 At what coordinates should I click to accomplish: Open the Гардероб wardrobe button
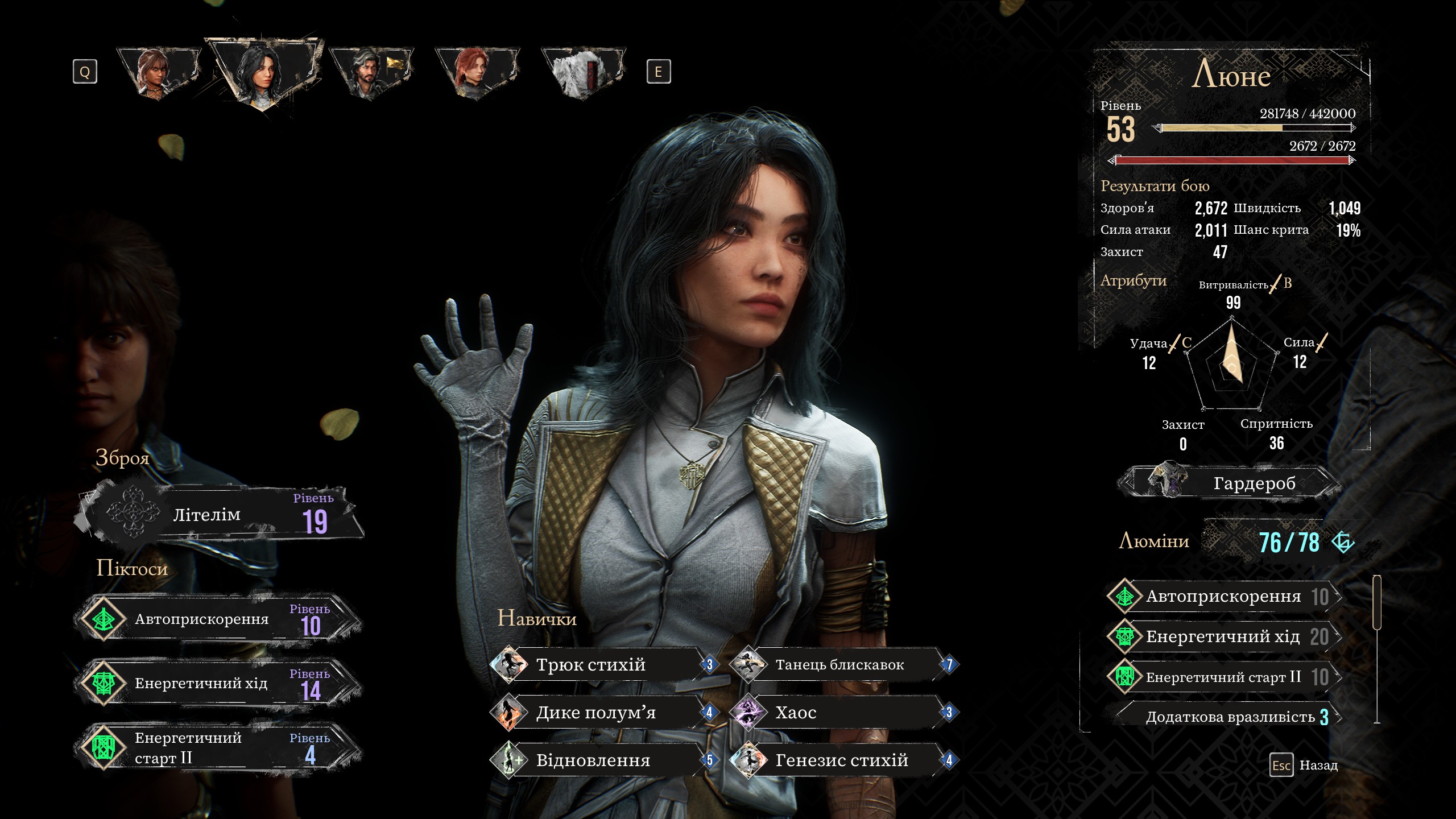1228,483
